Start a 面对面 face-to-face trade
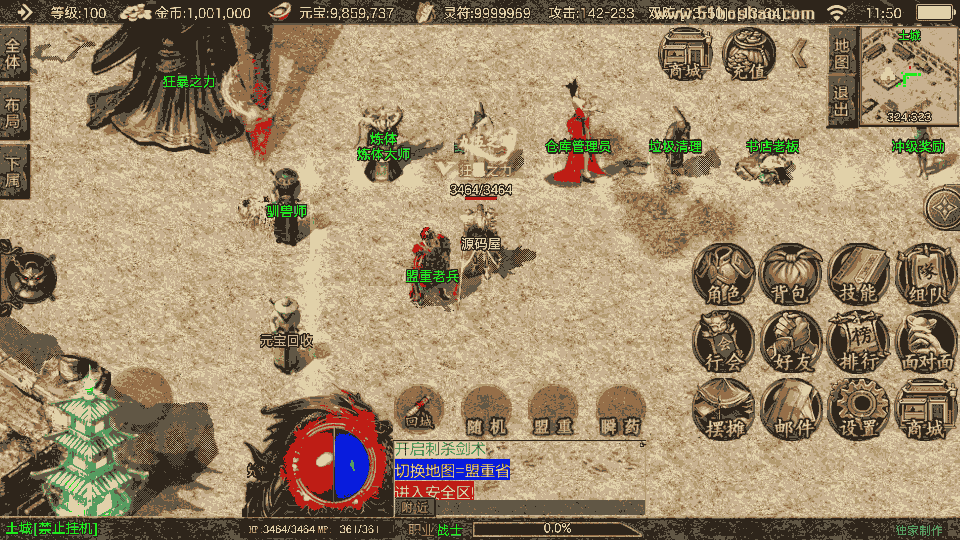Image resolution: width=960 pixels, height=540 pixels. 925,342
